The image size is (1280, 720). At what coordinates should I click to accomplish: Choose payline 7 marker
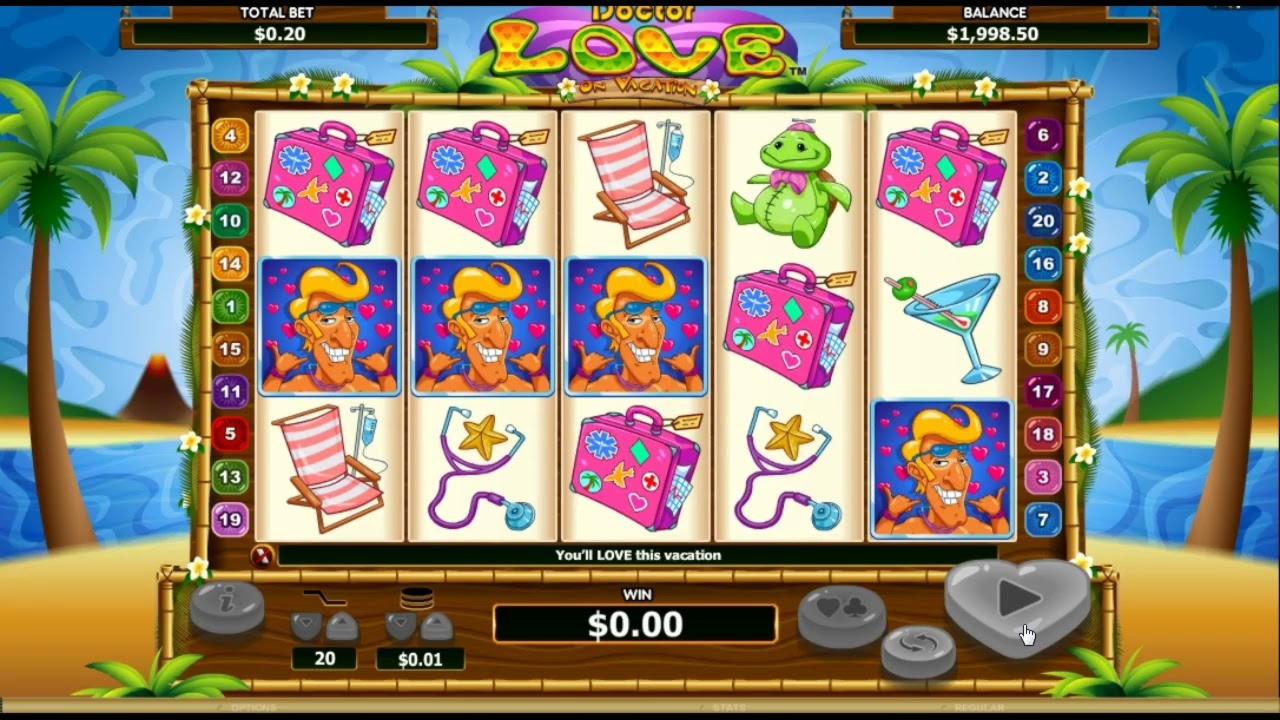point(1043,519)
